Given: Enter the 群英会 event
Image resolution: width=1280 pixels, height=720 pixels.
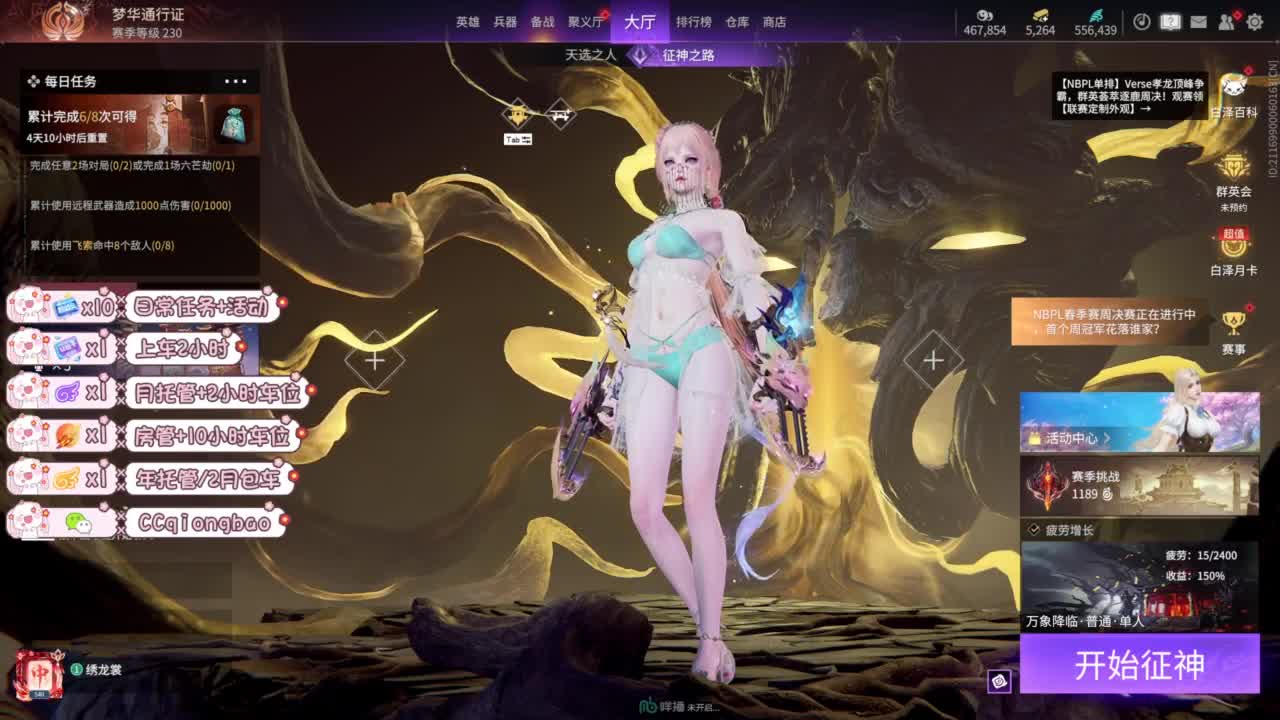Looking at the screenshot, I should [x=1233, y=175].
